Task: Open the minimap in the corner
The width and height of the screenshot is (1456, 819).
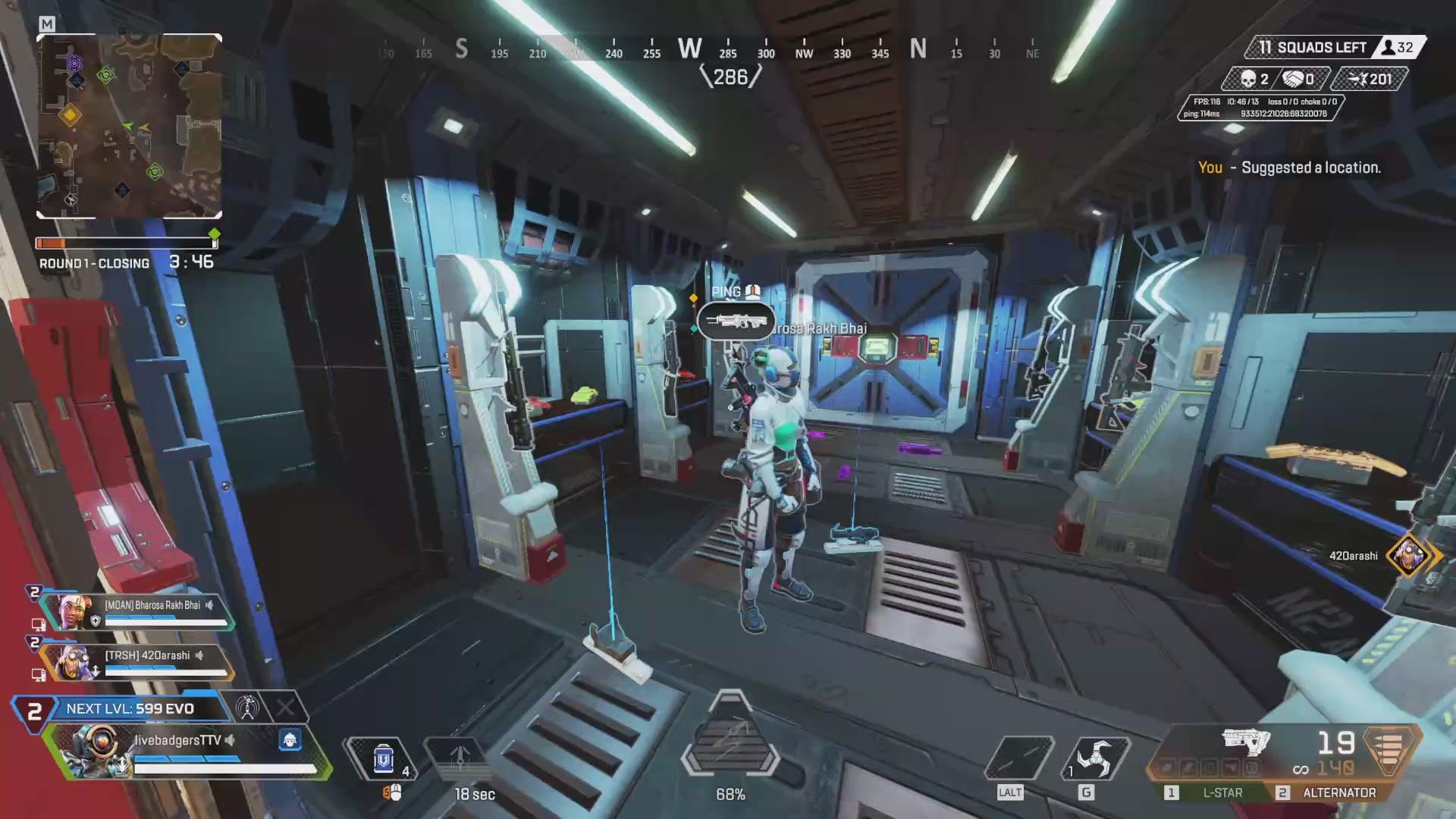Action: (129, 126)
